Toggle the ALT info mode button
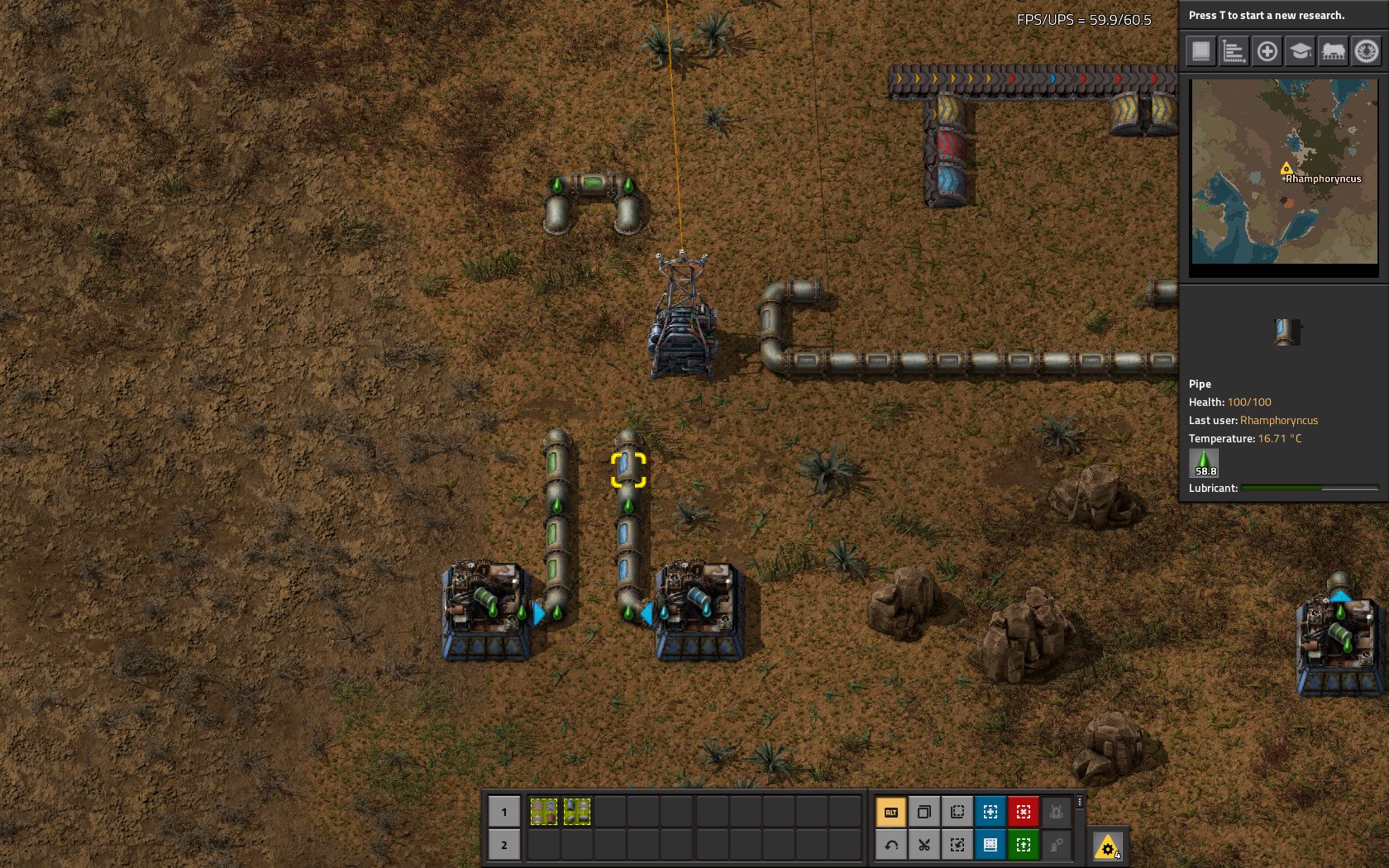The height and width of the screenshot is (868, 1389). [x=891, y=812]
